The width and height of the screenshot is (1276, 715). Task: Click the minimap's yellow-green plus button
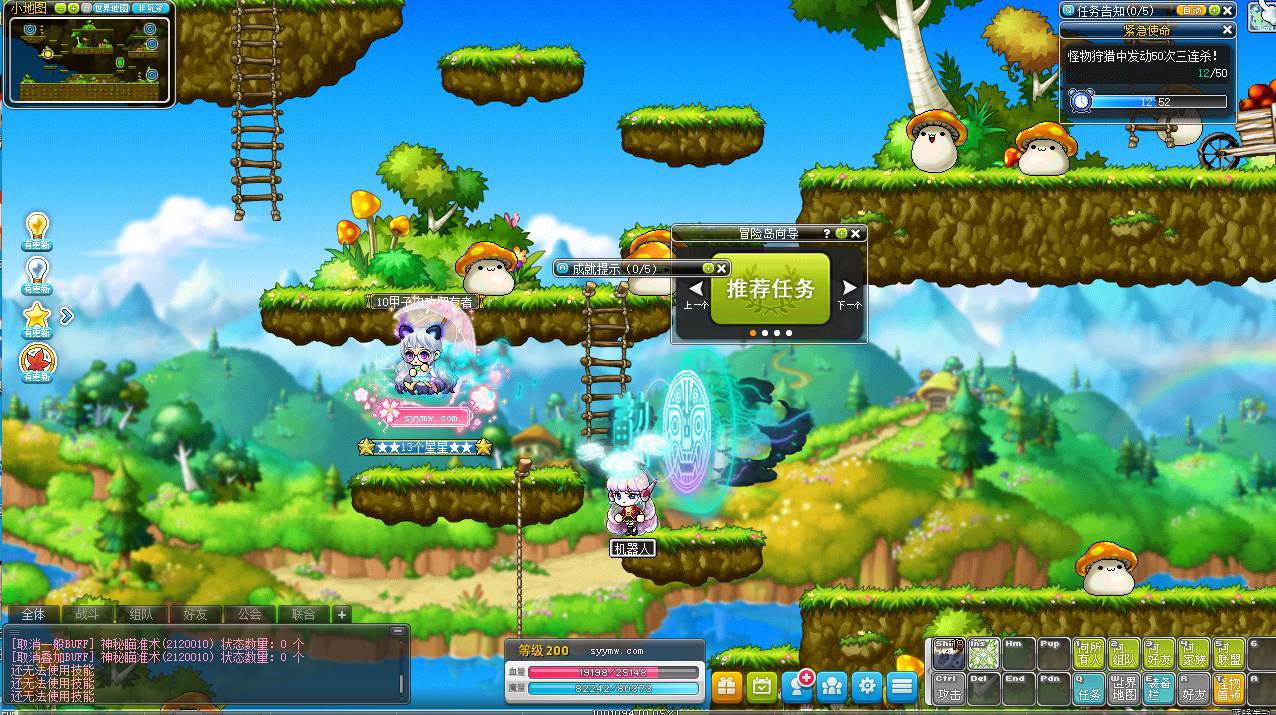point(73,8)
